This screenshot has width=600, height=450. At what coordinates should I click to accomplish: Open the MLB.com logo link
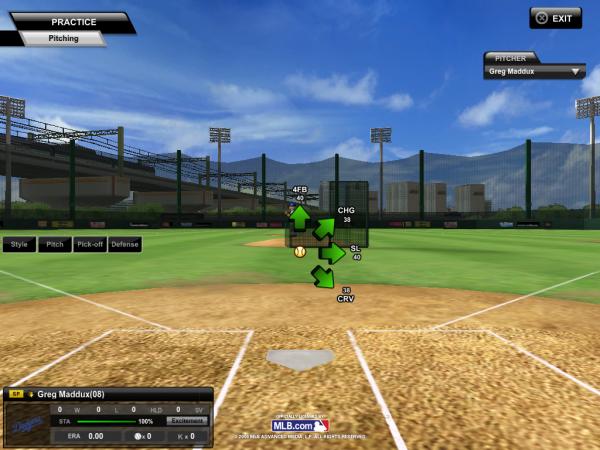[300, 425]
